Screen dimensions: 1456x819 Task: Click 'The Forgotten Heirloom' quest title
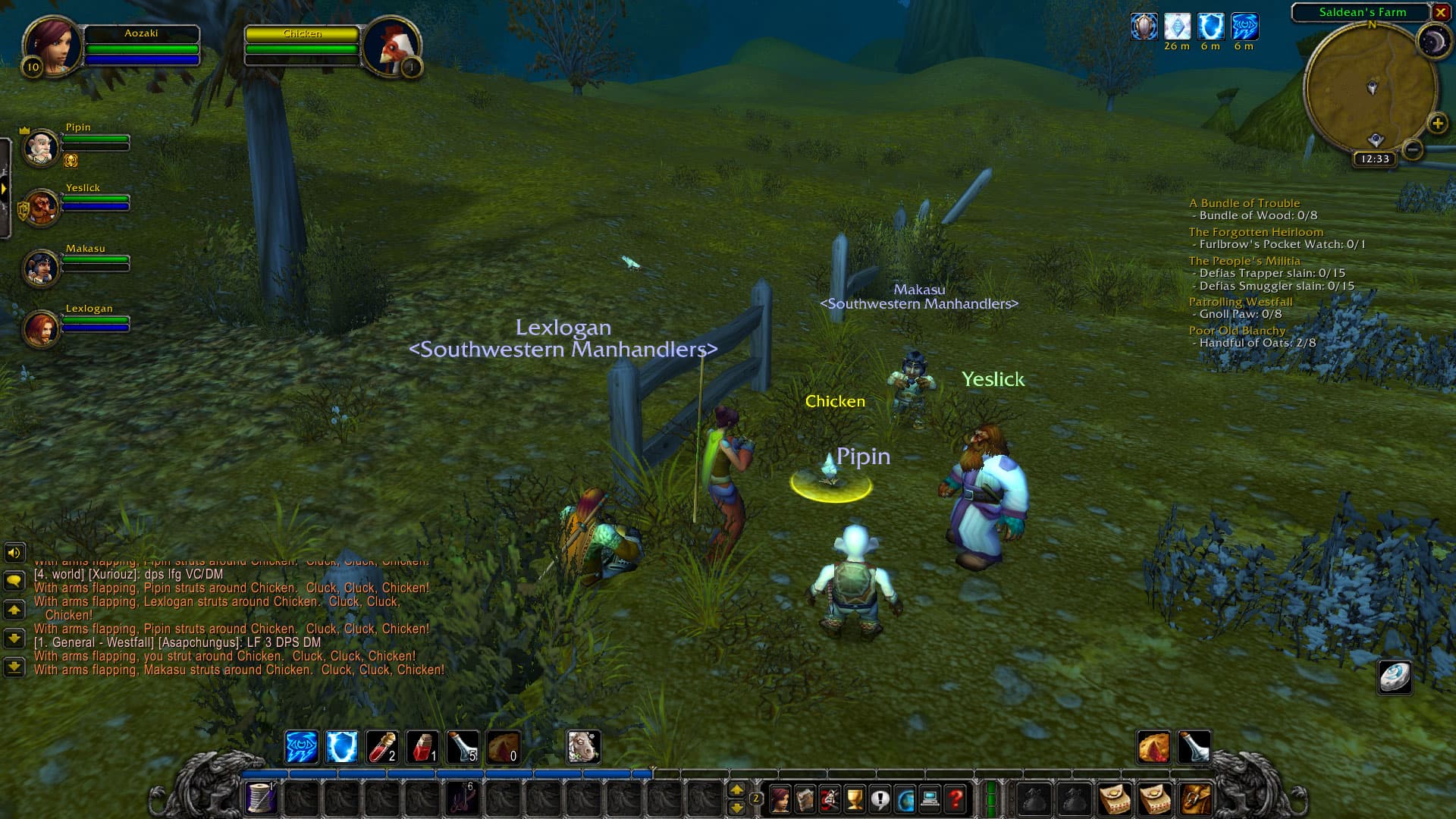[x=1255, y=232]
